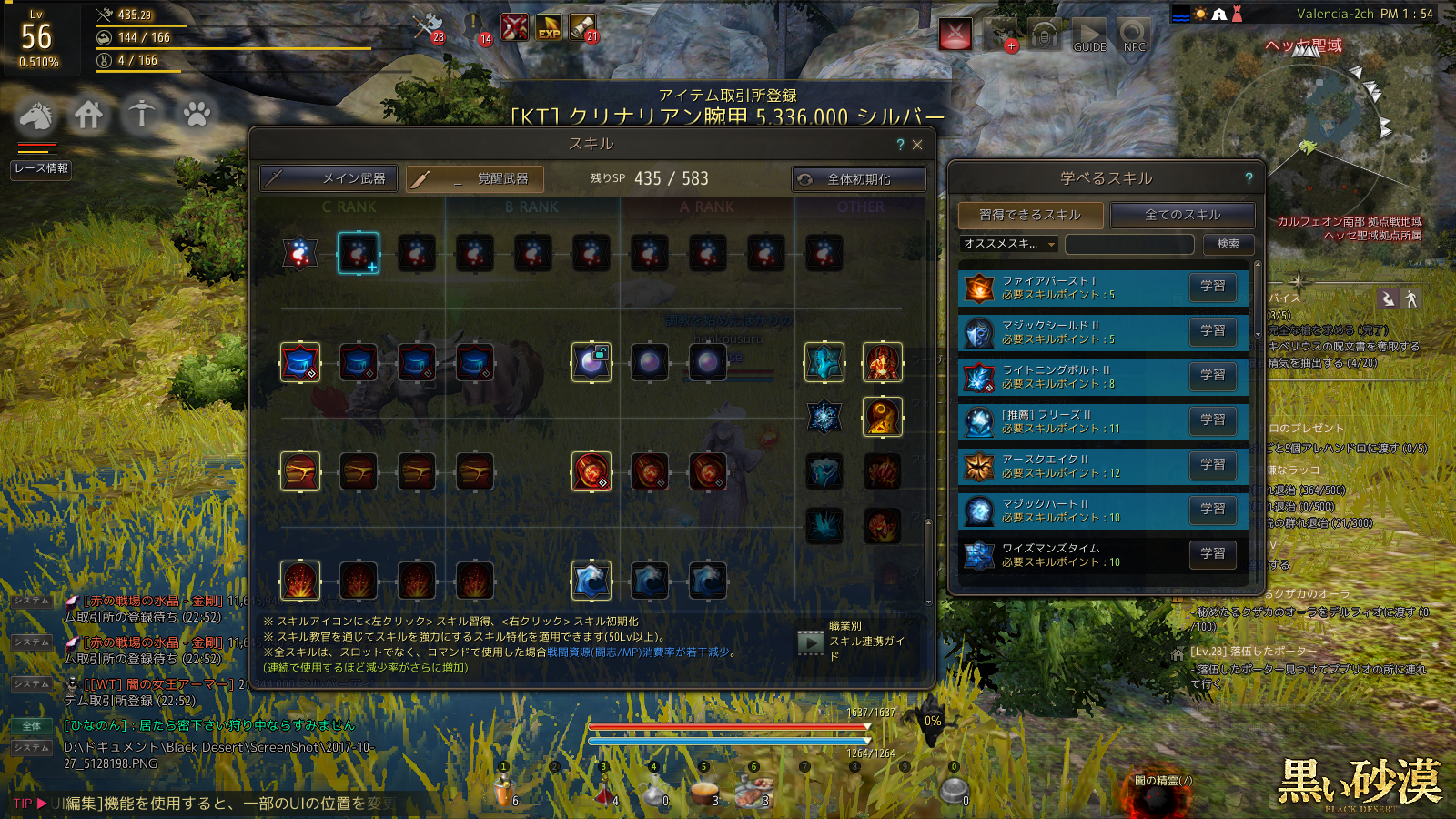Switch to the 覚醒武器 tab
The image size is (1456, 819).
[x=475, y=178]
